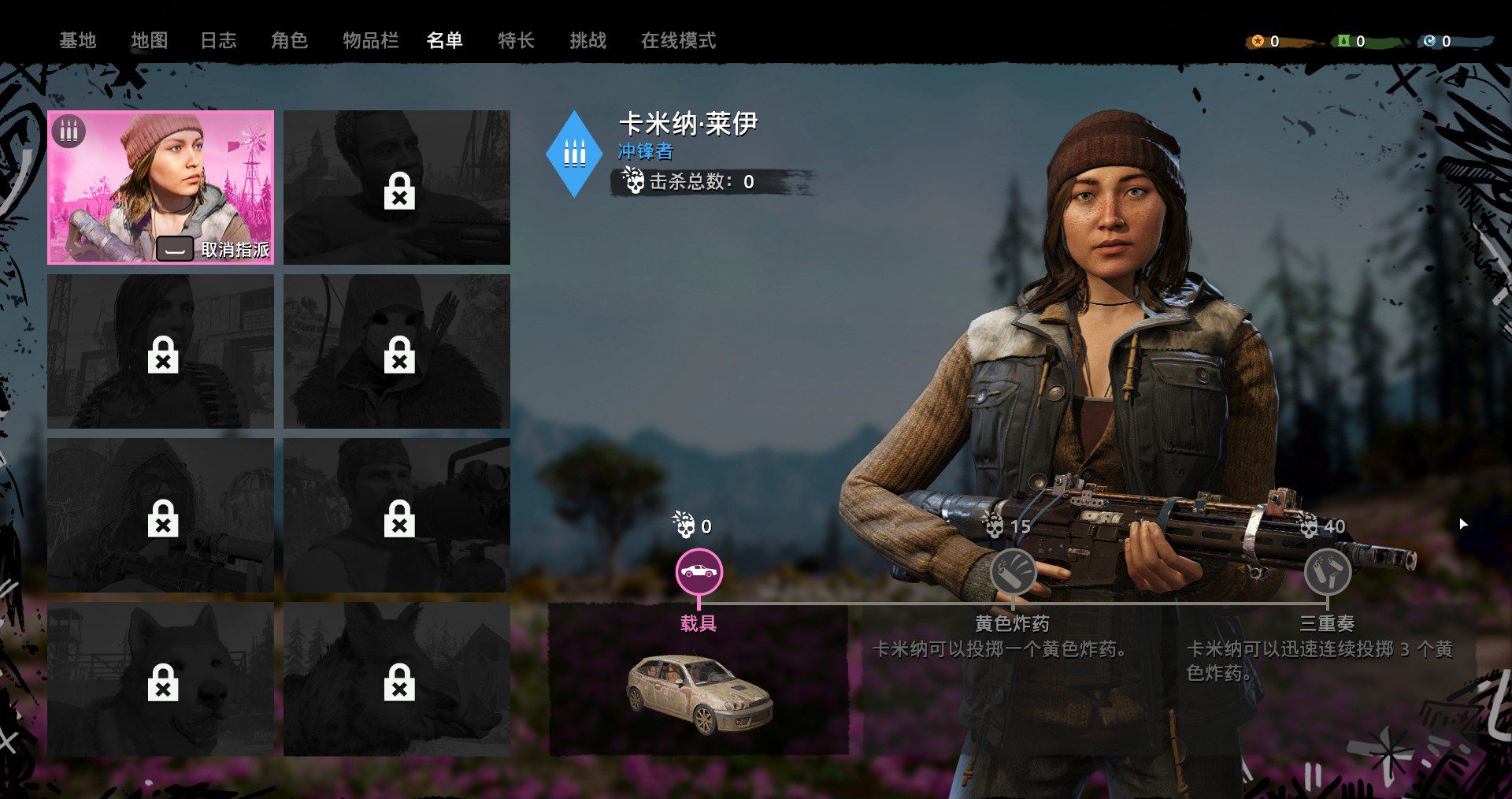
Task: Choose the locked dog companion tile
Action: (x=161, y=679)
